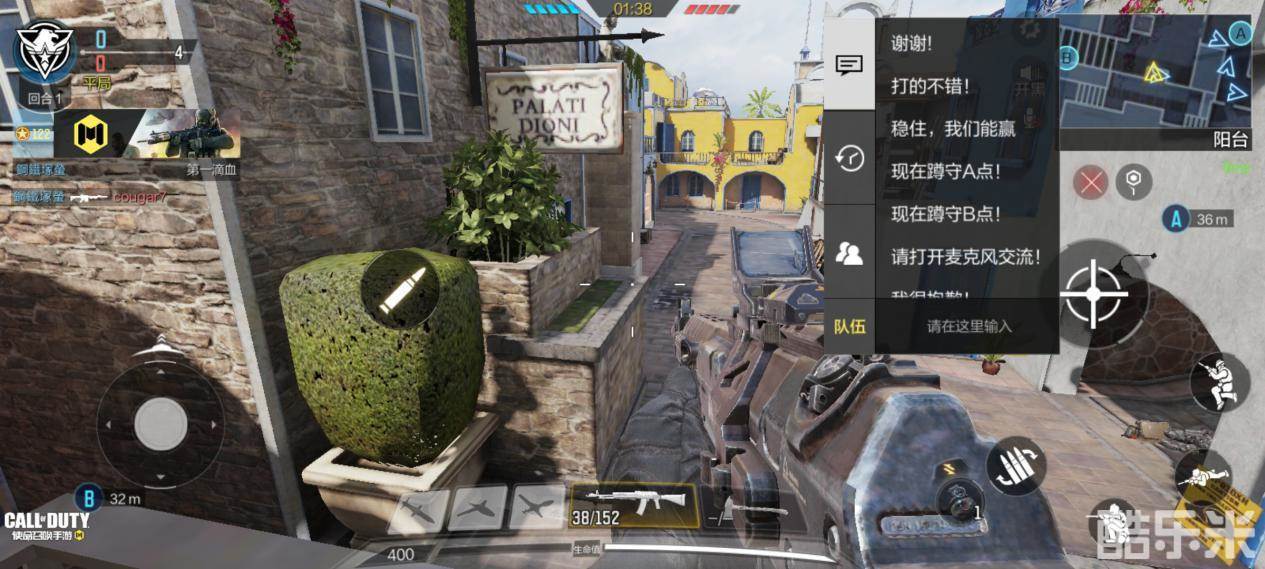Click the 请在这里输入 chat input box
Screen dimensions: 1265x569
pyautogui.click(x=968, y=326)
